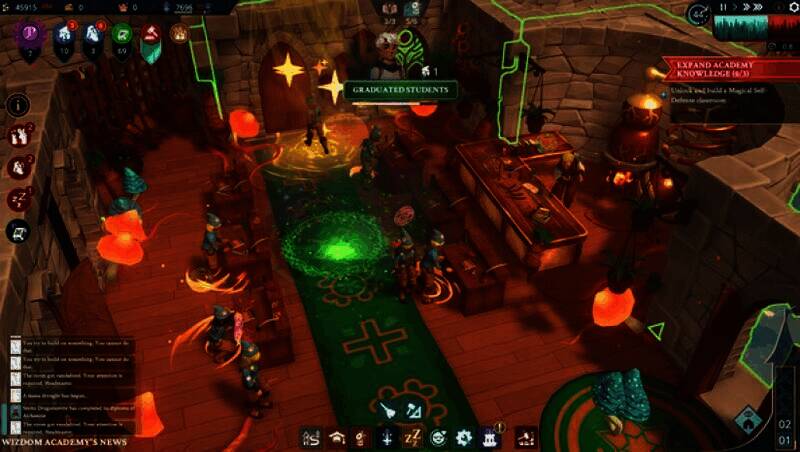Open the sleep Zz toolbar button
800x452 pixels.
tap(413, 437)
